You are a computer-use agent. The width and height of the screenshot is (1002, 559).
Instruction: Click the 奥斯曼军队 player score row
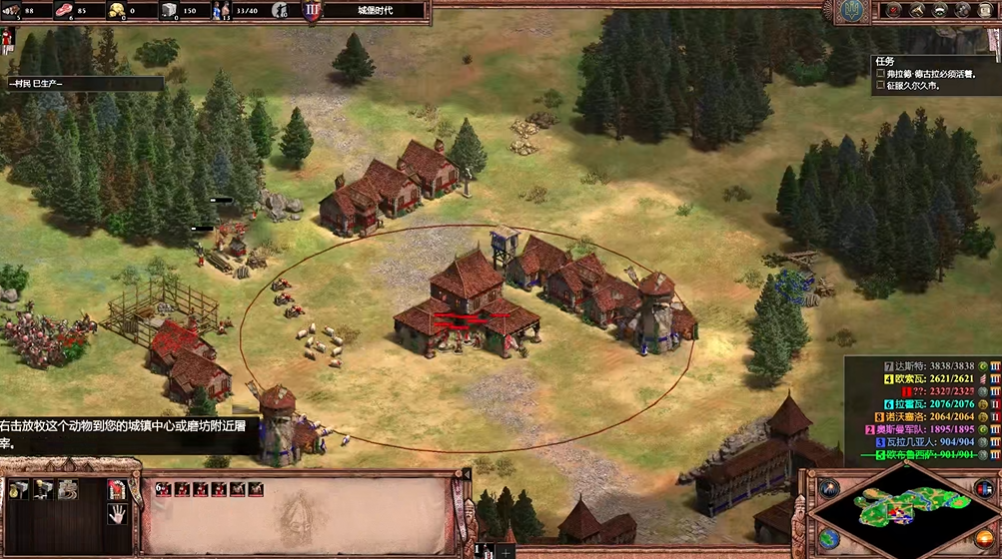(x=920, y=429)
